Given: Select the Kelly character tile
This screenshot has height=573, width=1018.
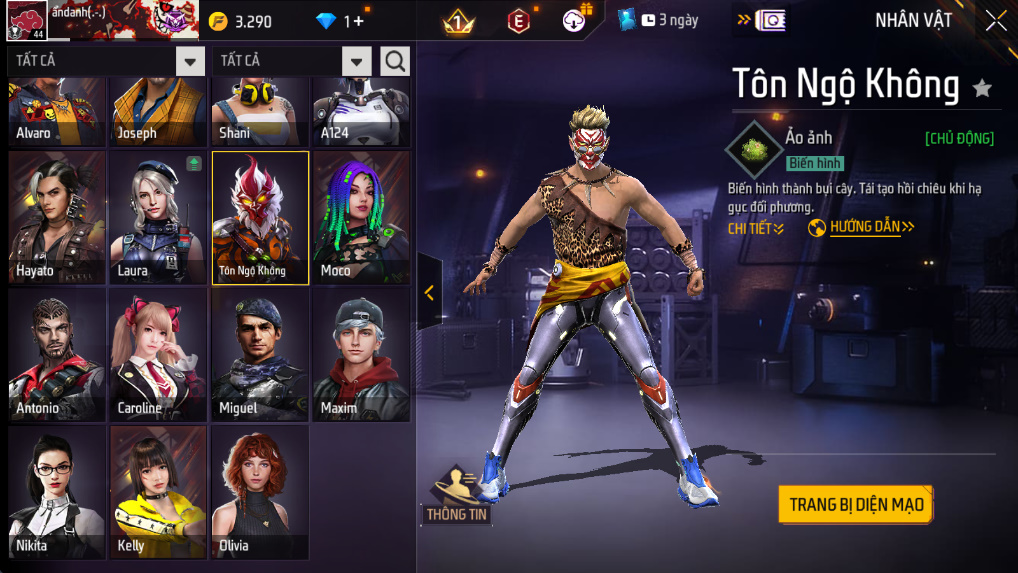Looking at the screenshot, I should click(159, 492).
